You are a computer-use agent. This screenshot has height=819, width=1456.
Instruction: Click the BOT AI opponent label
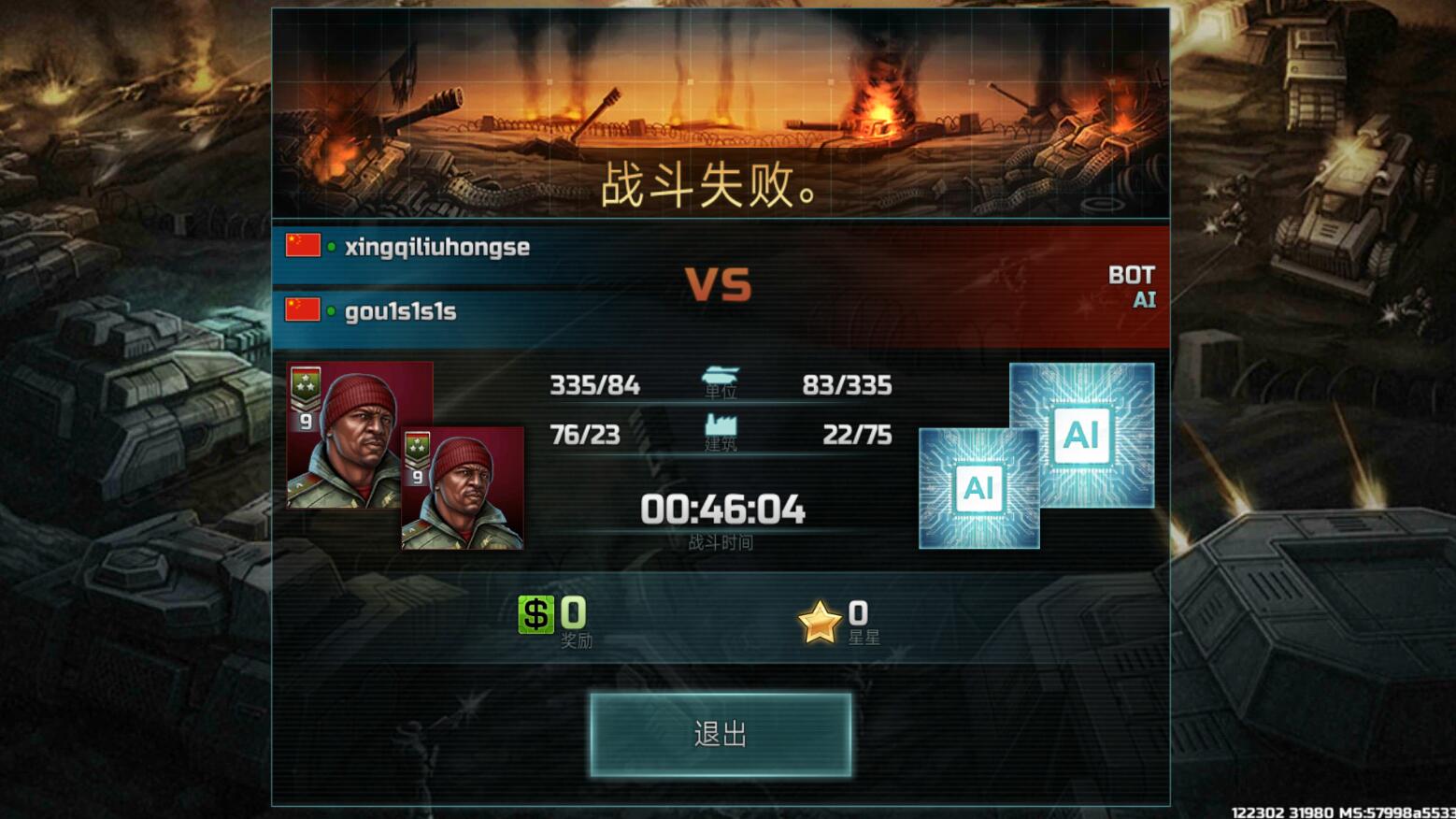(x=1134, y=285)
